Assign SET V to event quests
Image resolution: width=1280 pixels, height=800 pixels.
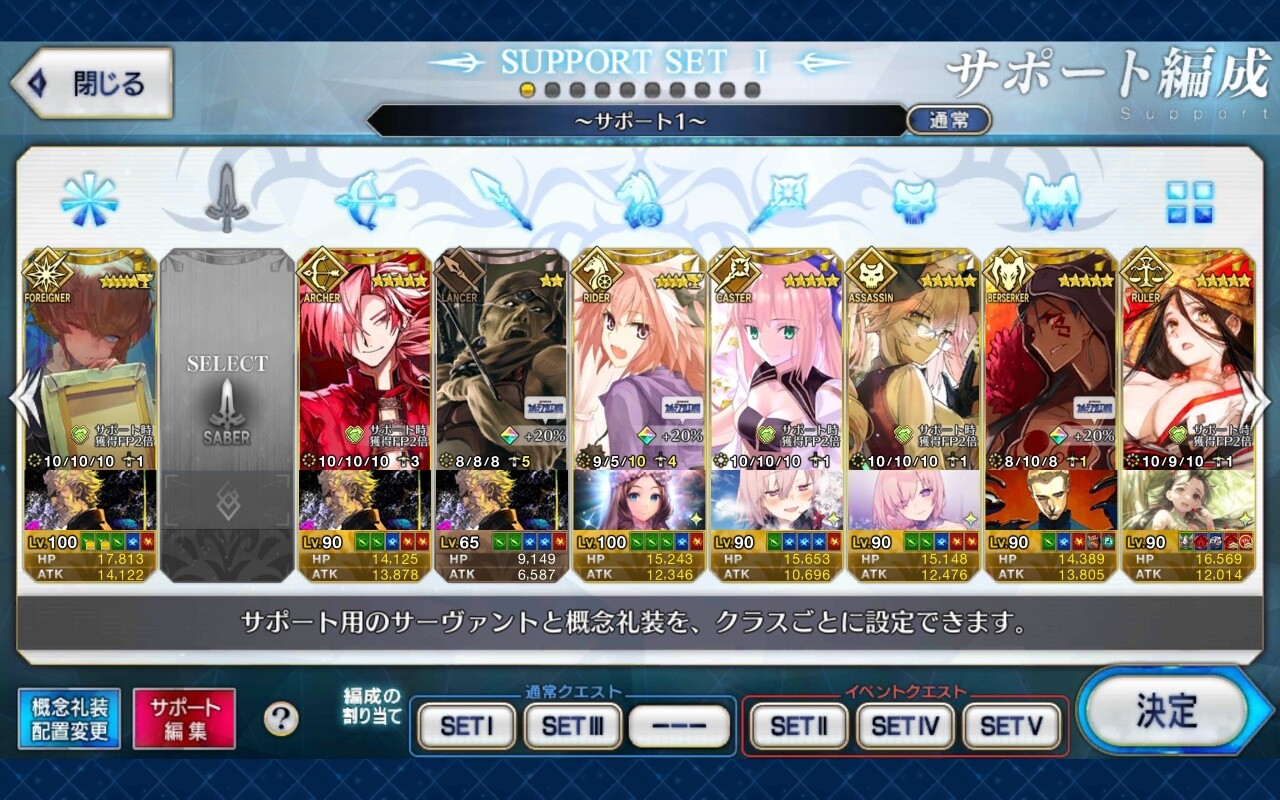(1011, 726)
